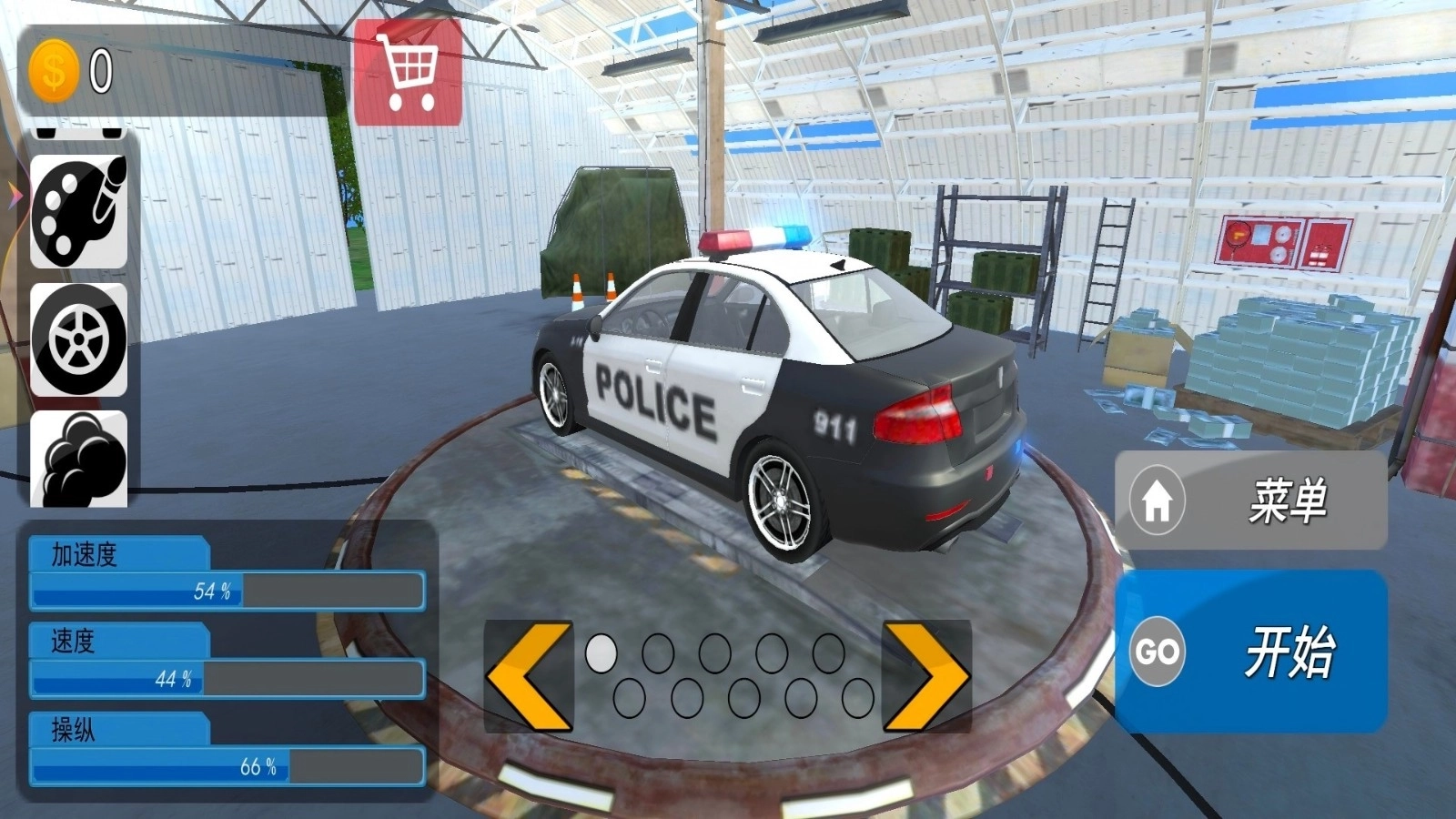Click the 54% acceleration progress bar
This screenshot has height=819, width=1456.
pos(227,591)
